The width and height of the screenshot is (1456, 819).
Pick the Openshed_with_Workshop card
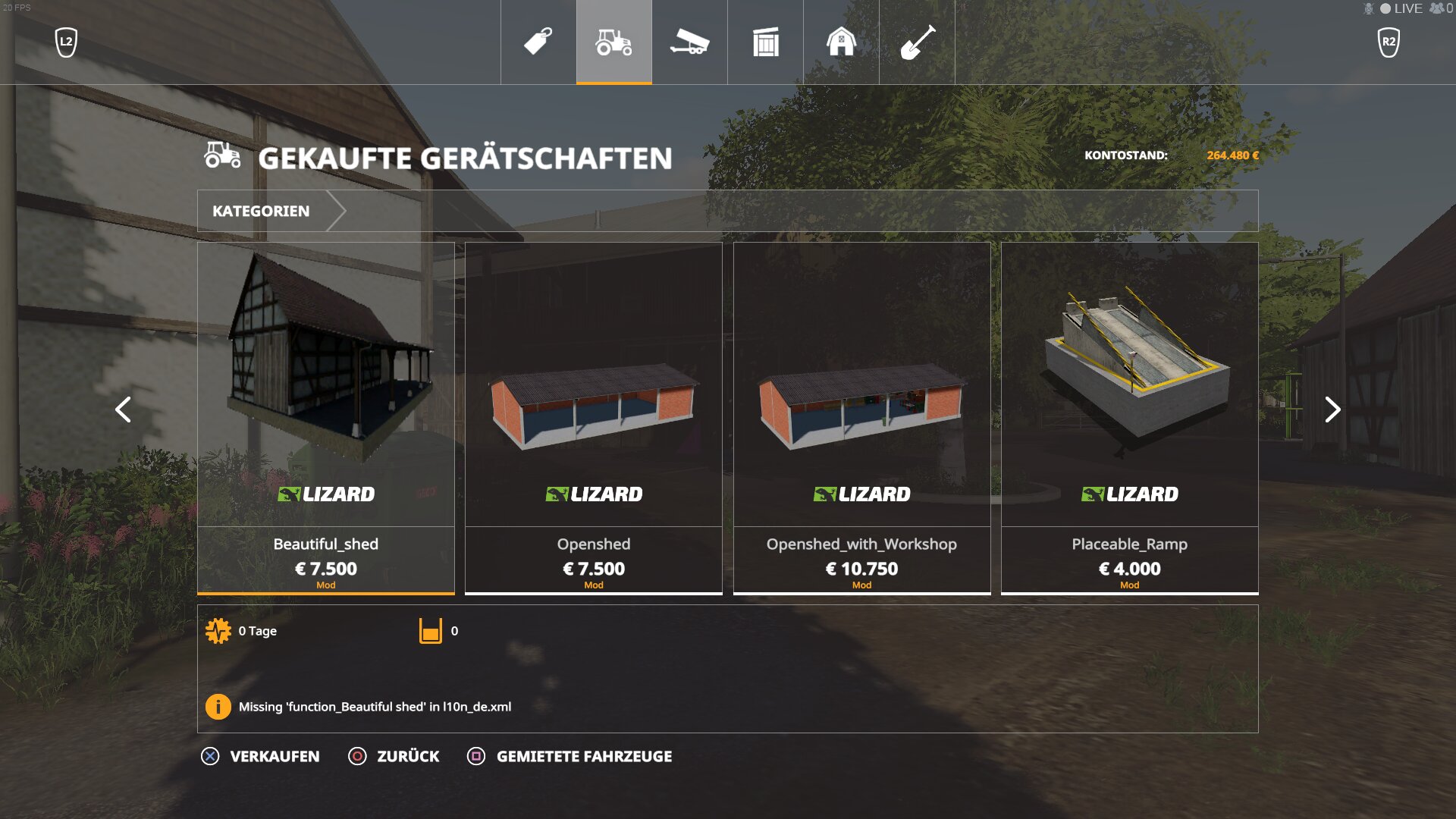[x=861, y=417]
